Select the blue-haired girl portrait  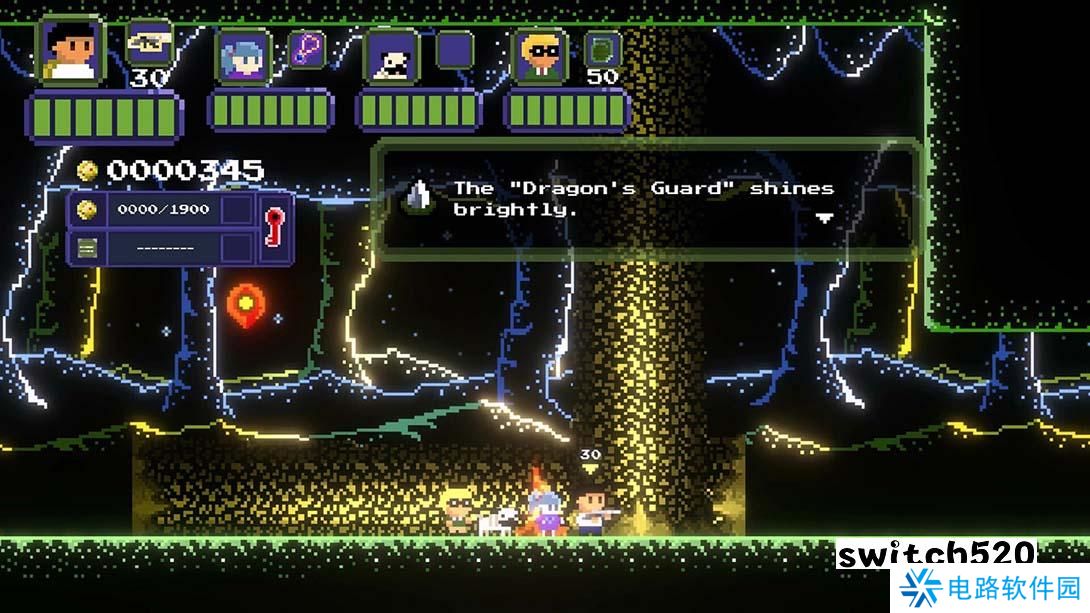point(244,56)
